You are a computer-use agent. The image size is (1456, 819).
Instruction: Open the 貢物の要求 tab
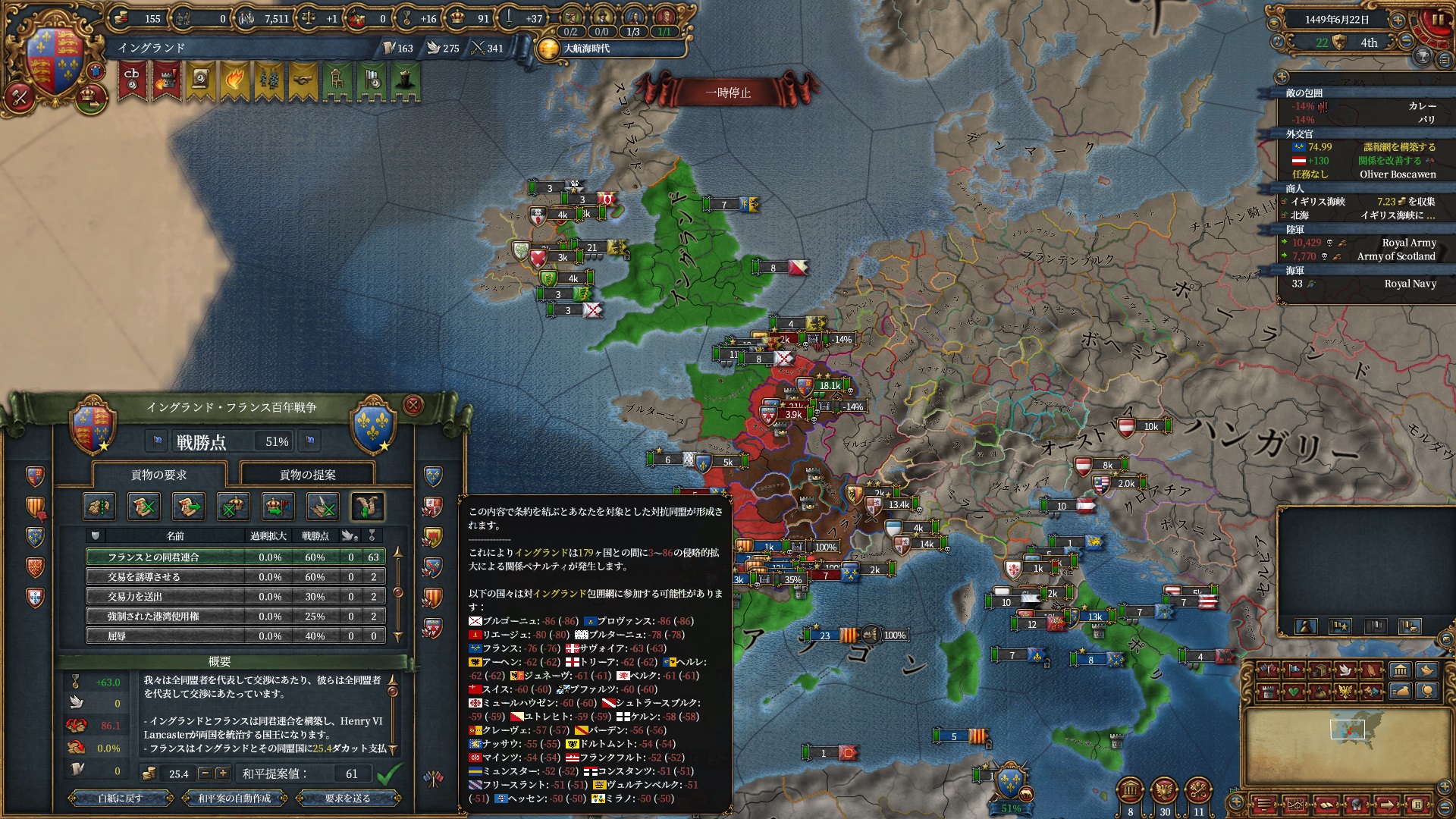point(158,475)
